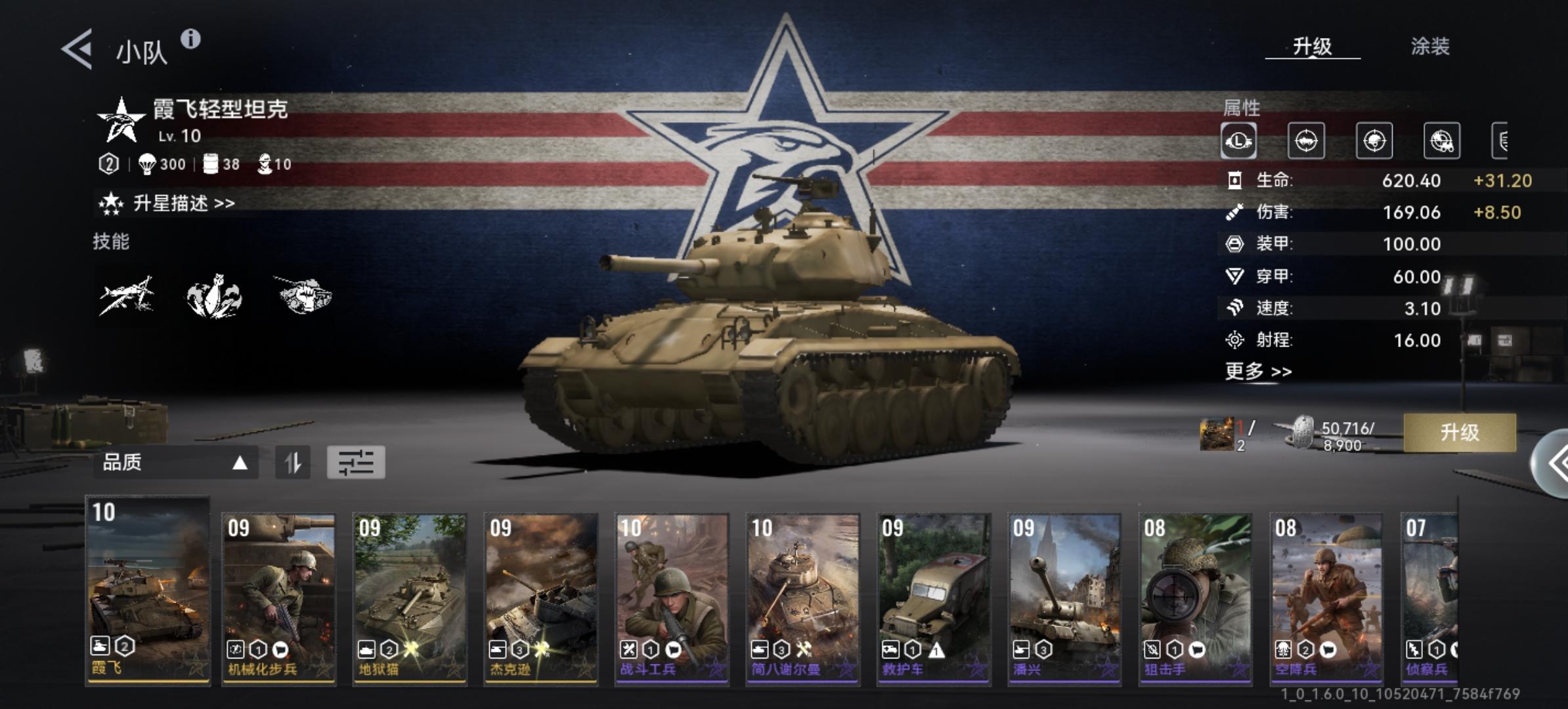This screenshot has width=1568, height=709.
Task: Toggle the sort order arrows button
Action: 293,463
